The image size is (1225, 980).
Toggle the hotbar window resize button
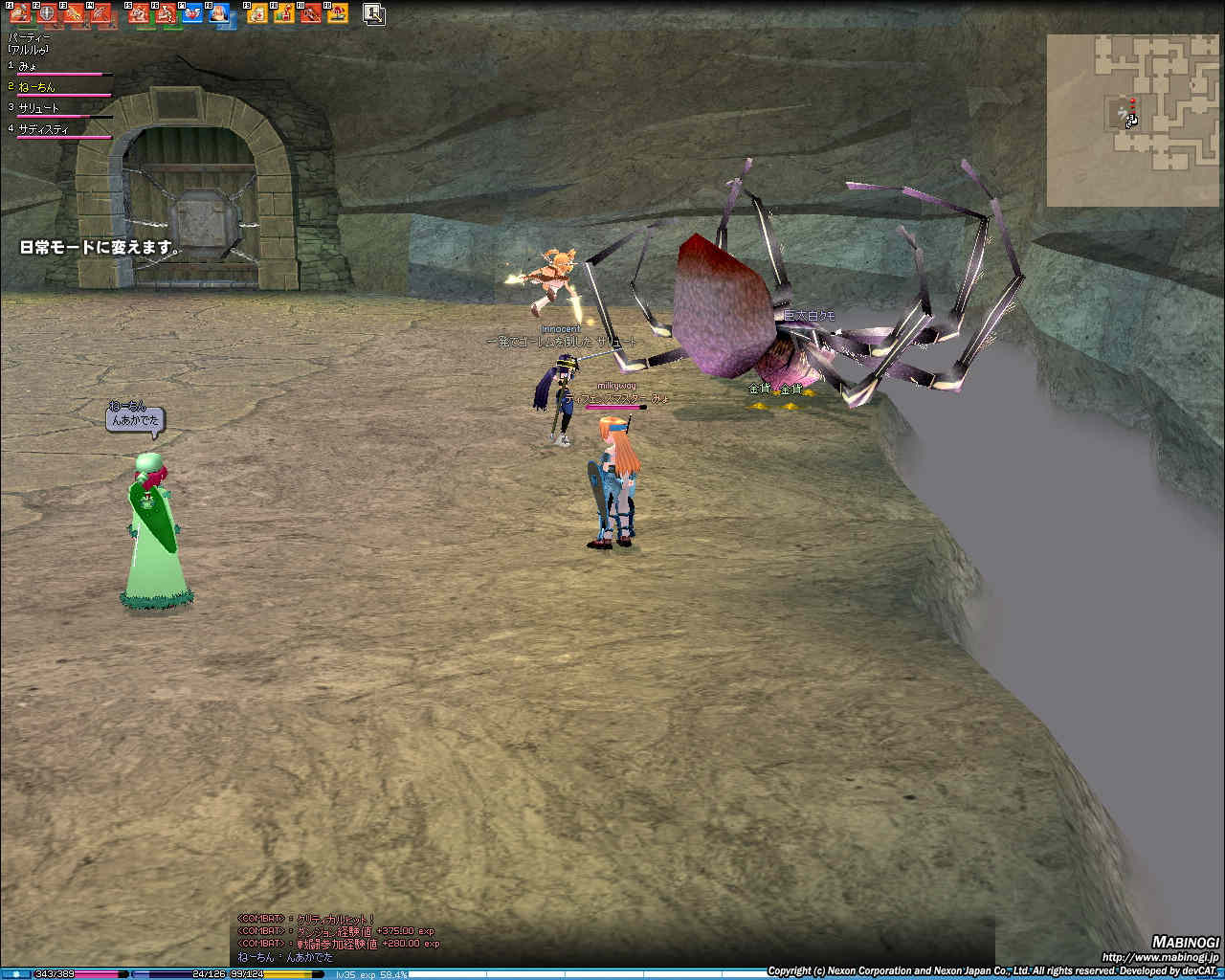click(373, 13)
